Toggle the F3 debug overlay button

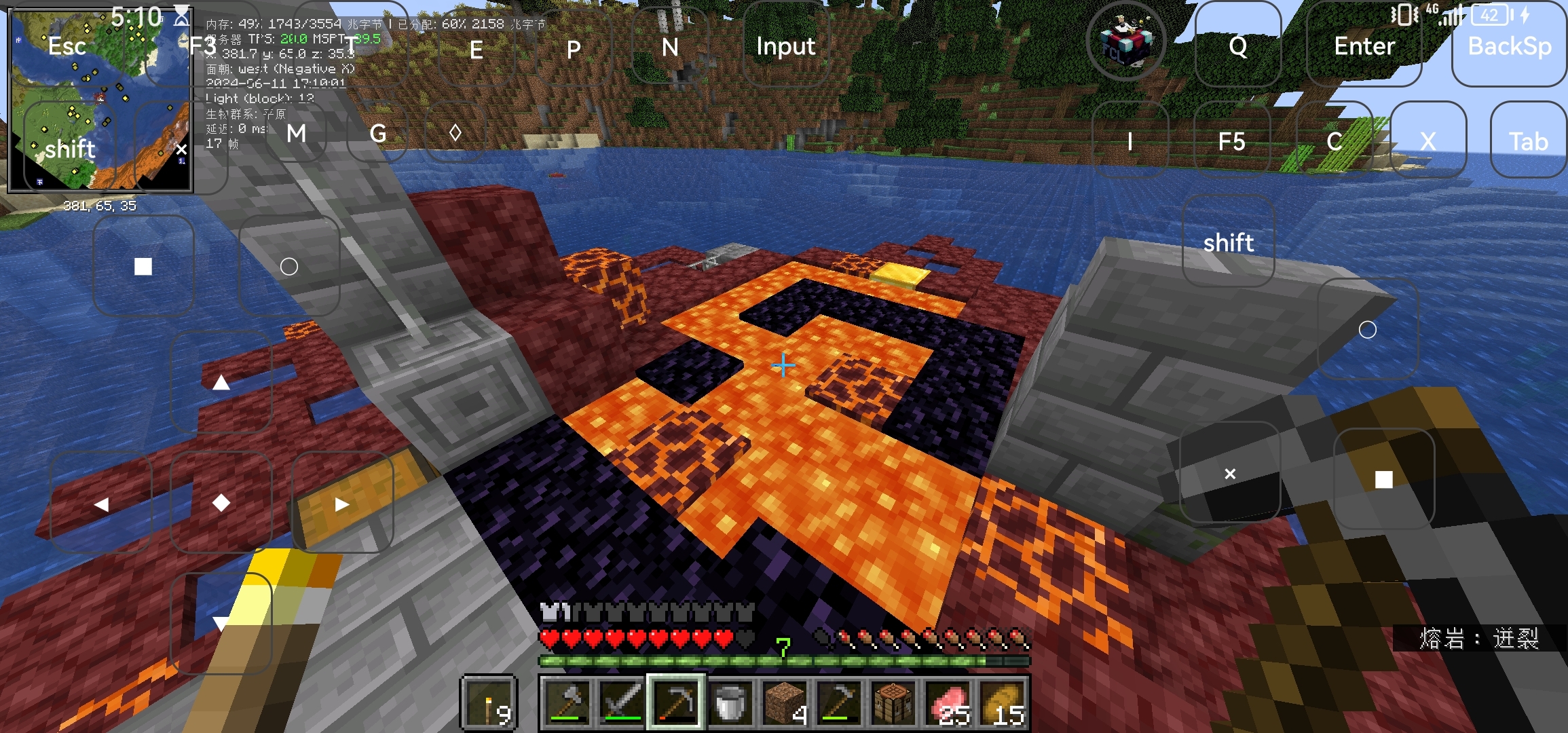[202, 46]
